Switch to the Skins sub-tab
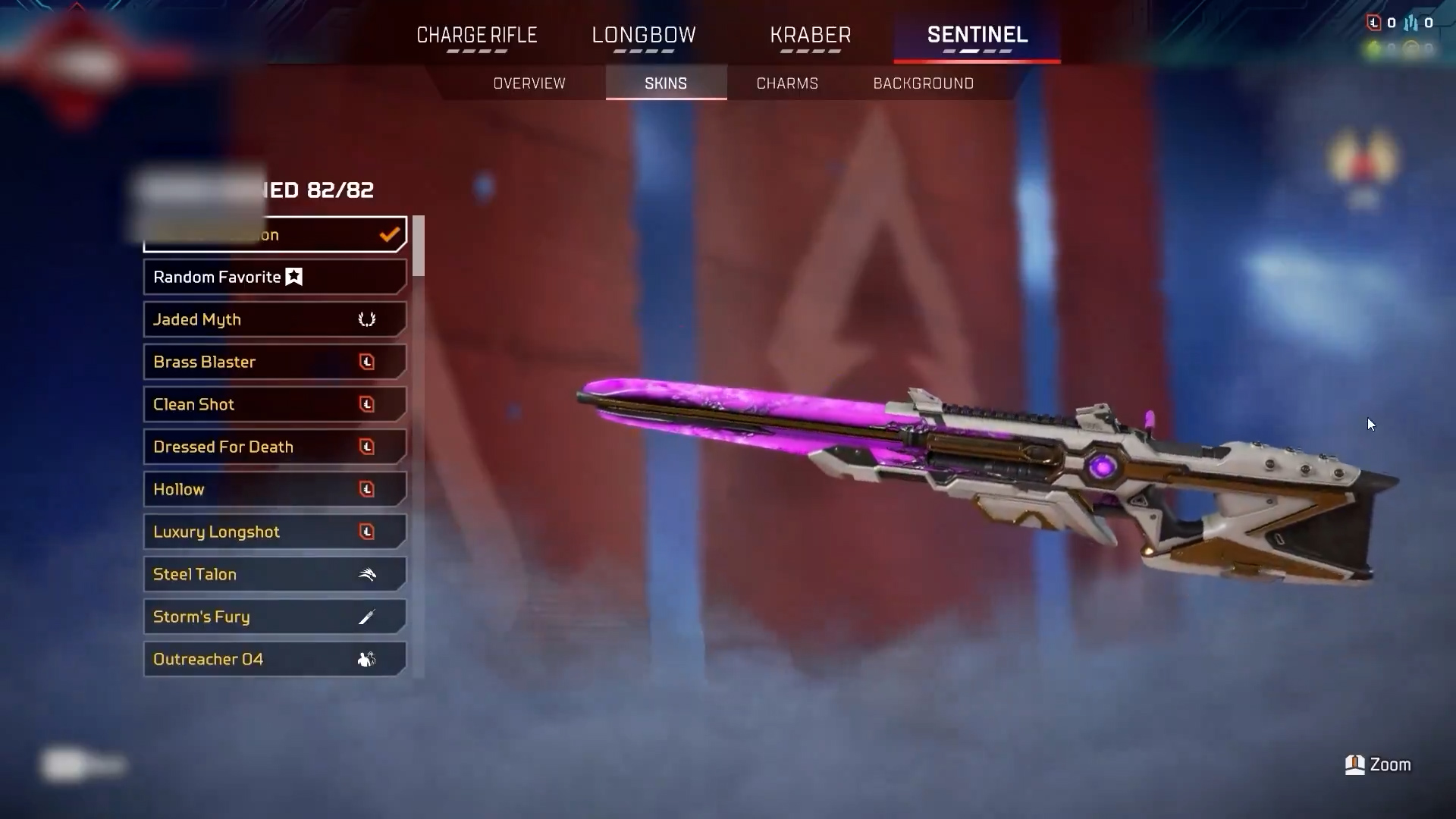Viewport: 1456px width, 819px height. coord(666,83)
